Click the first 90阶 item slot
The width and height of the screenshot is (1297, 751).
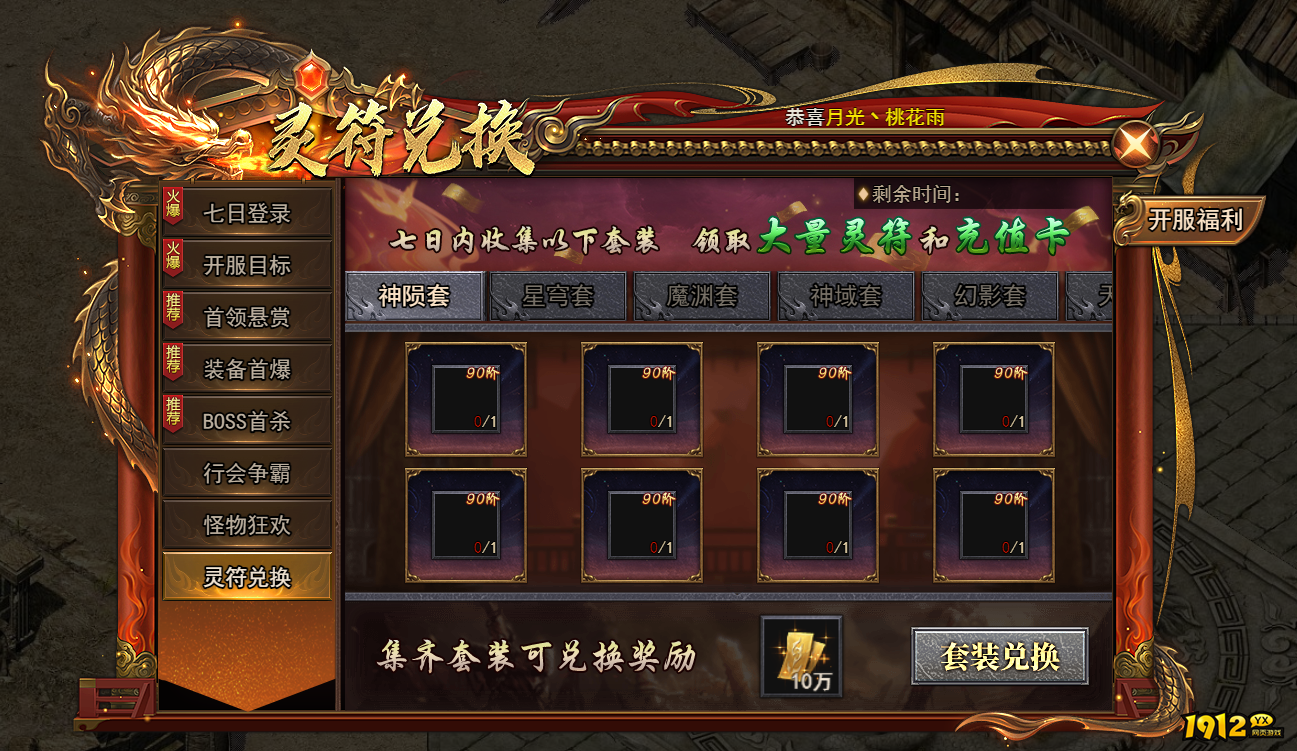pos(467,399)
